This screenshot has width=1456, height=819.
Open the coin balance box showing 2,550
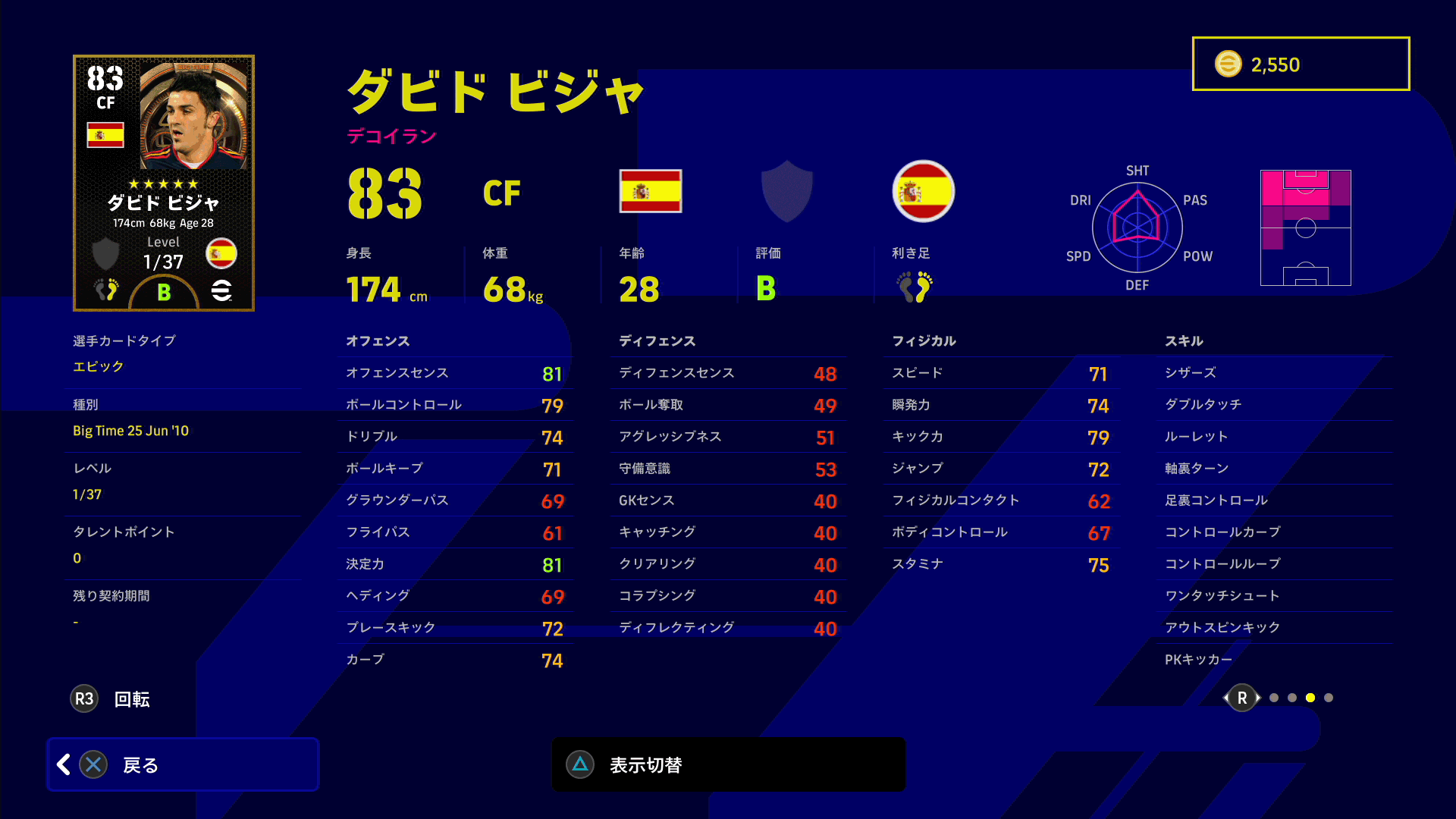[x=1301, y=64]
